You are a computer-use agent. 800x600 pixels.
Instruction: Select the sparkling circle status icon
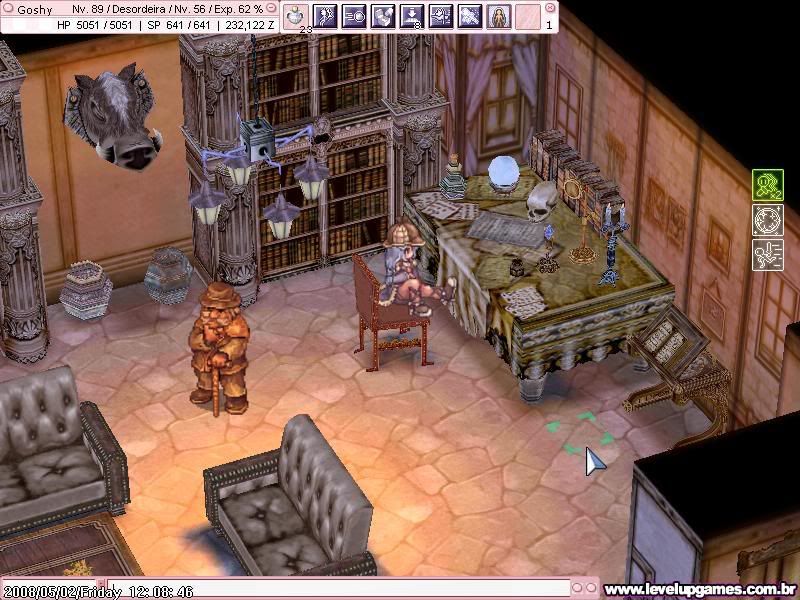tap(767, 220)
